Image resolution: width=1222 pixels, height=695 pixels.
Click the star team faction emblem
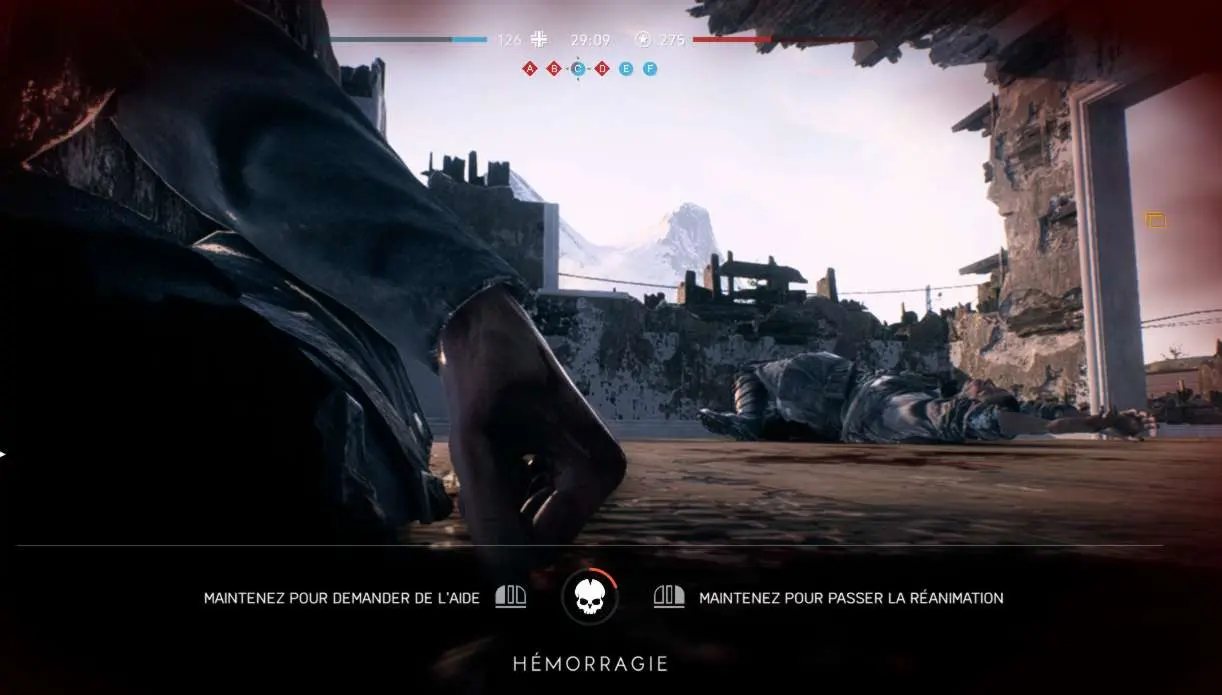643,40
